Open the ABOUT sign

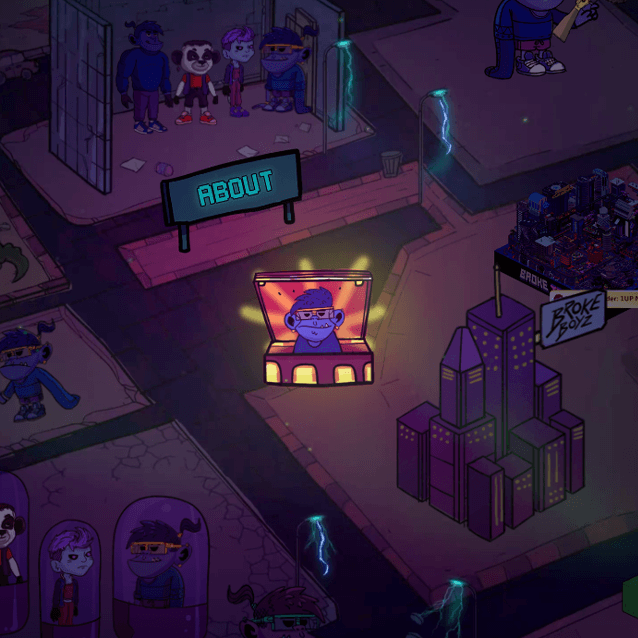(234, 187)
